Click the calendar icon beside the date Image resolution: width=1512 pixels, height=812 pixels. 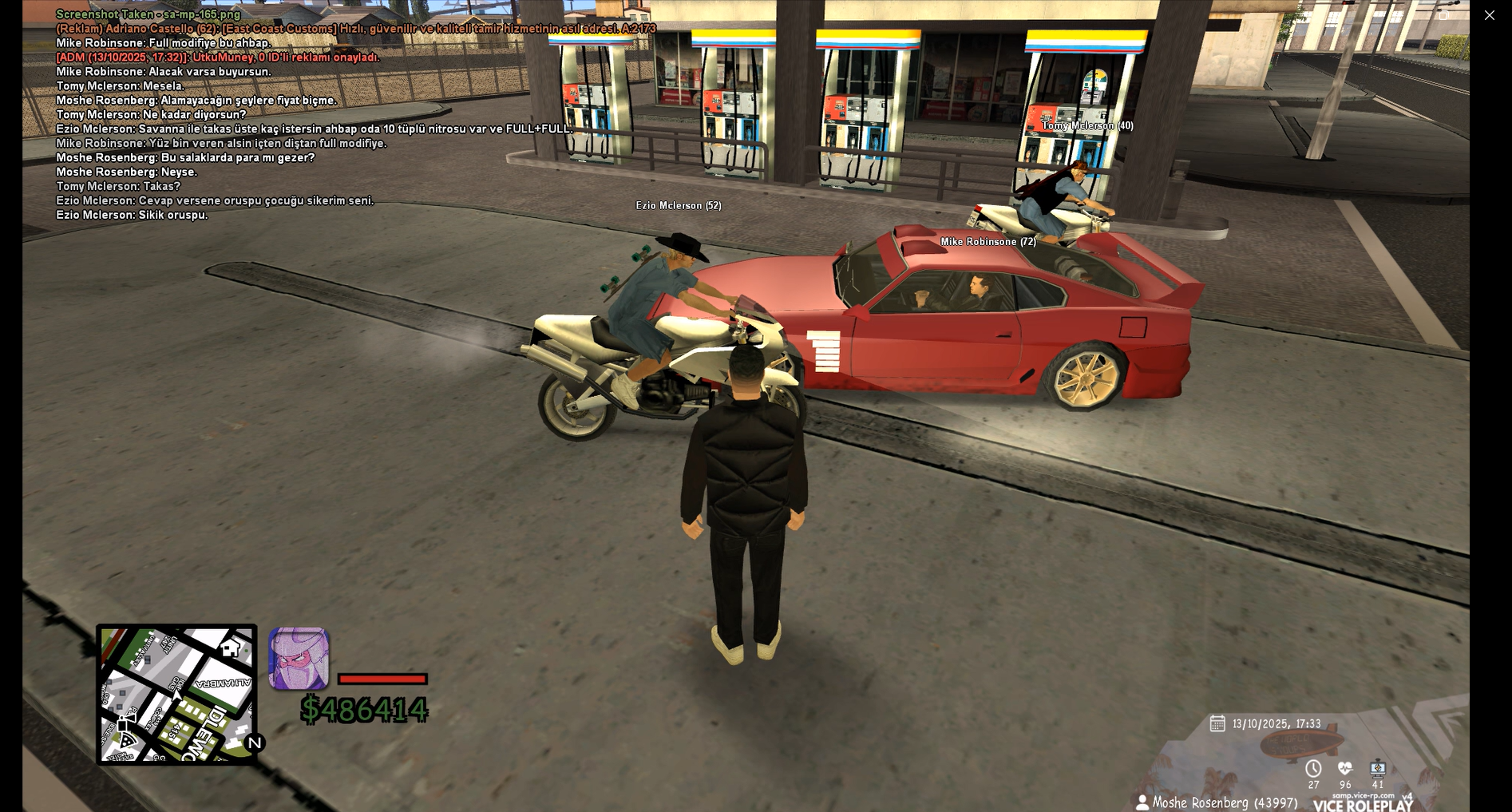1217,723
